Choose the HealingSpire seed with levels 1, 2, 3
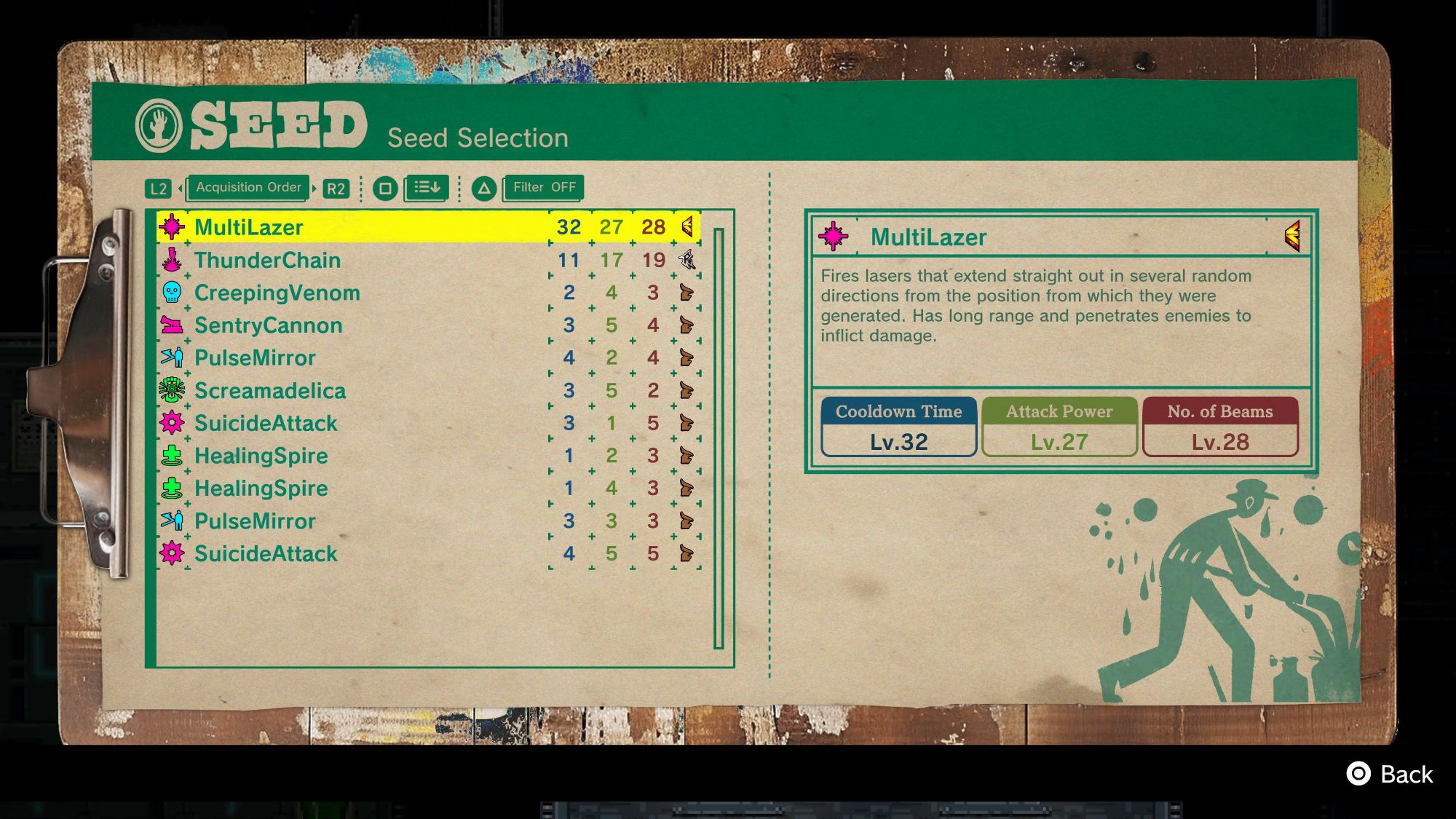The height and width of the screenshot is (819, 1456). pos(428,456)
